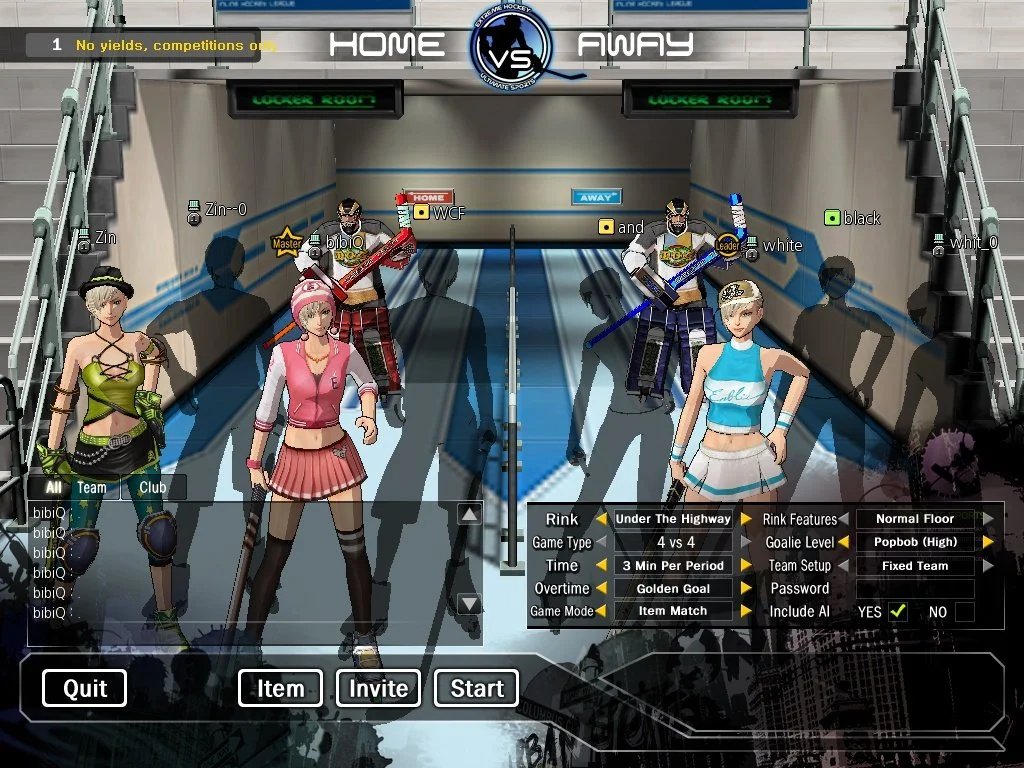Switch chat to the Team tab

(x=91, y=488)
